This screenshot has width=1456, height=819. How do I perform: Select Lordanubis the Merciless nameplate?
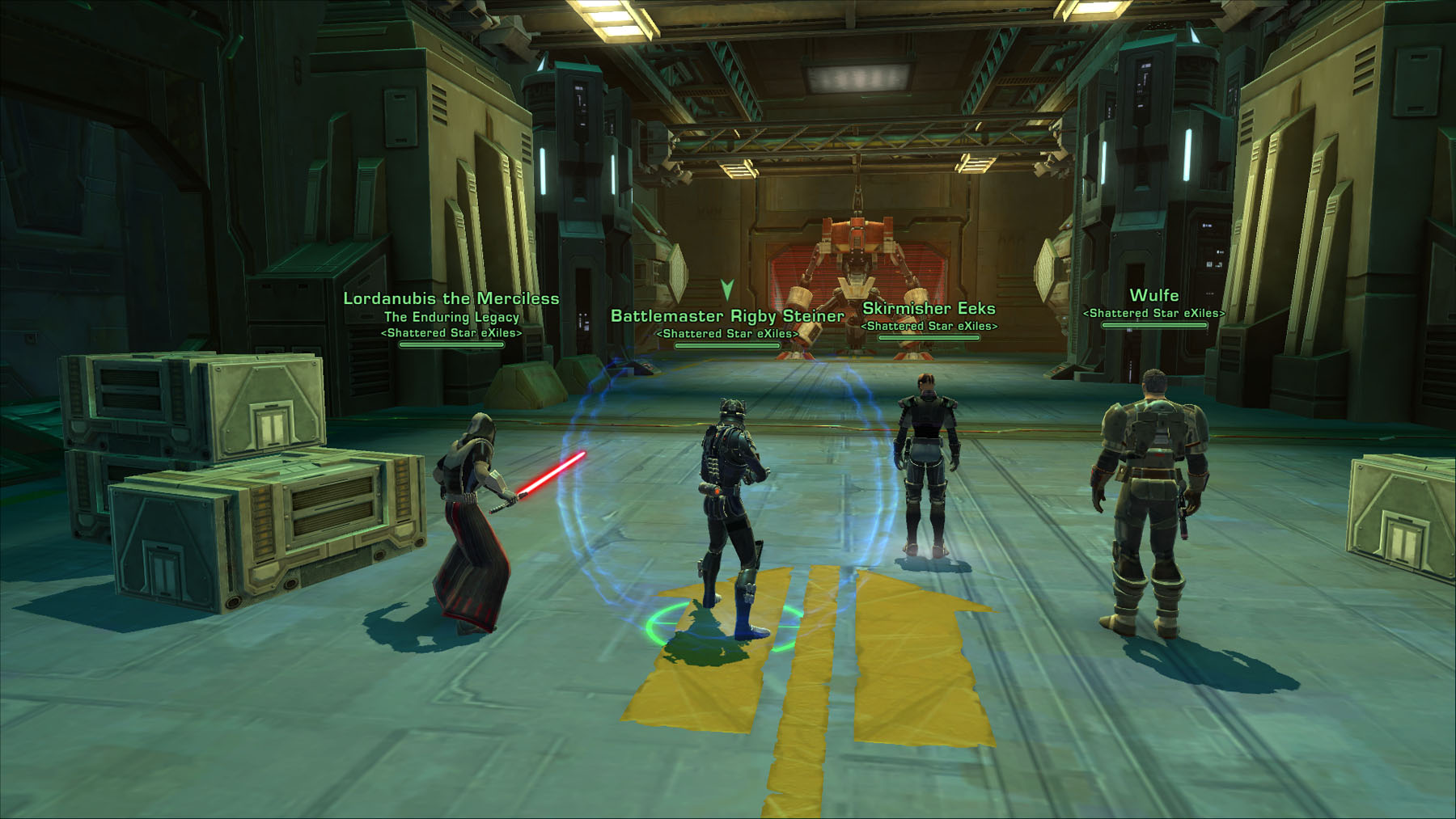click(451, 299)
